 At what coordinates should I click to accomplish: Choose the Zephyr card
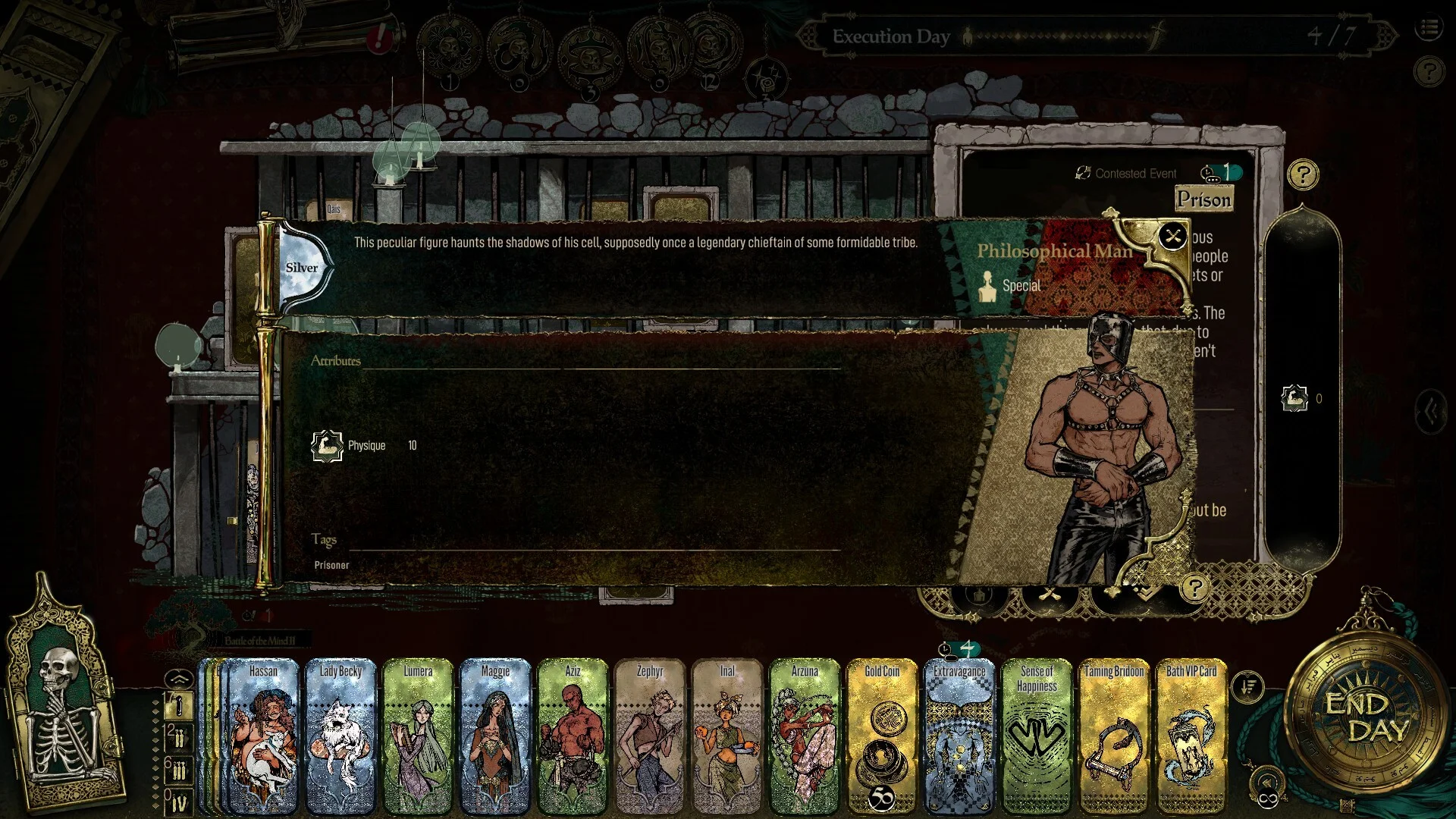coord(650,736)
